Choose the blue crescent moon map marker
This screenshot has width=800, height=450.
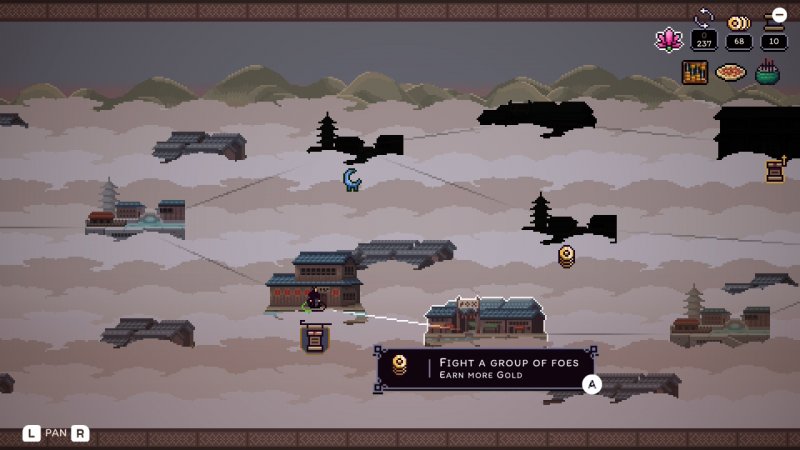[x=352, y=179]
